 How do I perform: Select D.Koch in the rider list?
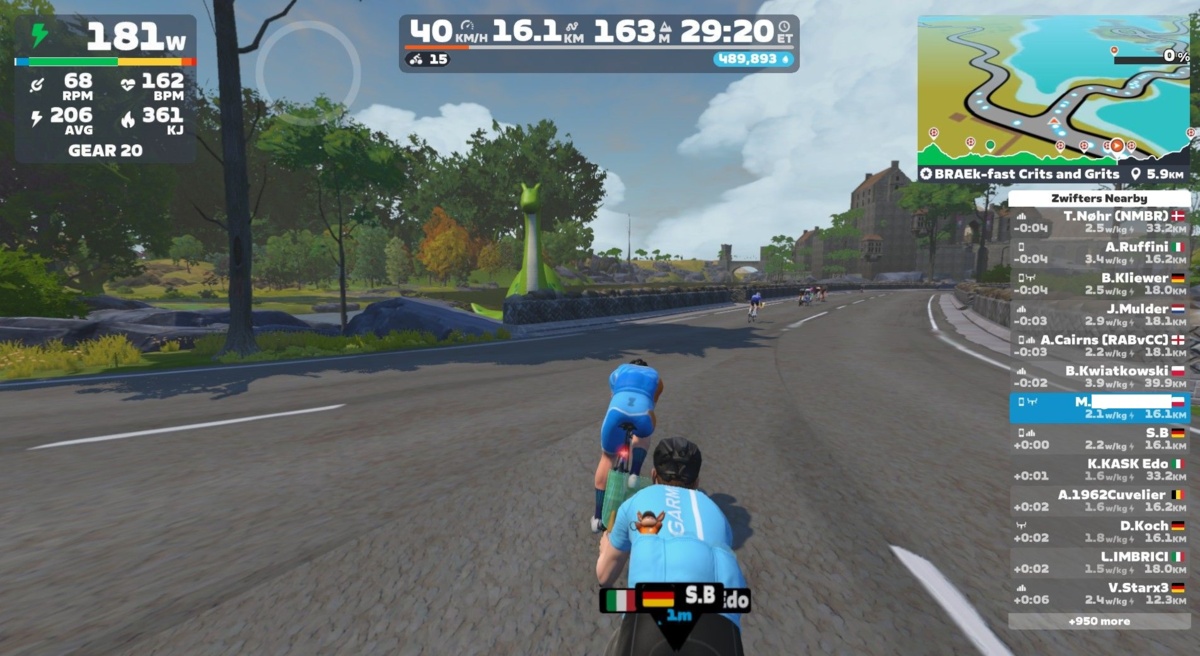tap(1098, 532)
